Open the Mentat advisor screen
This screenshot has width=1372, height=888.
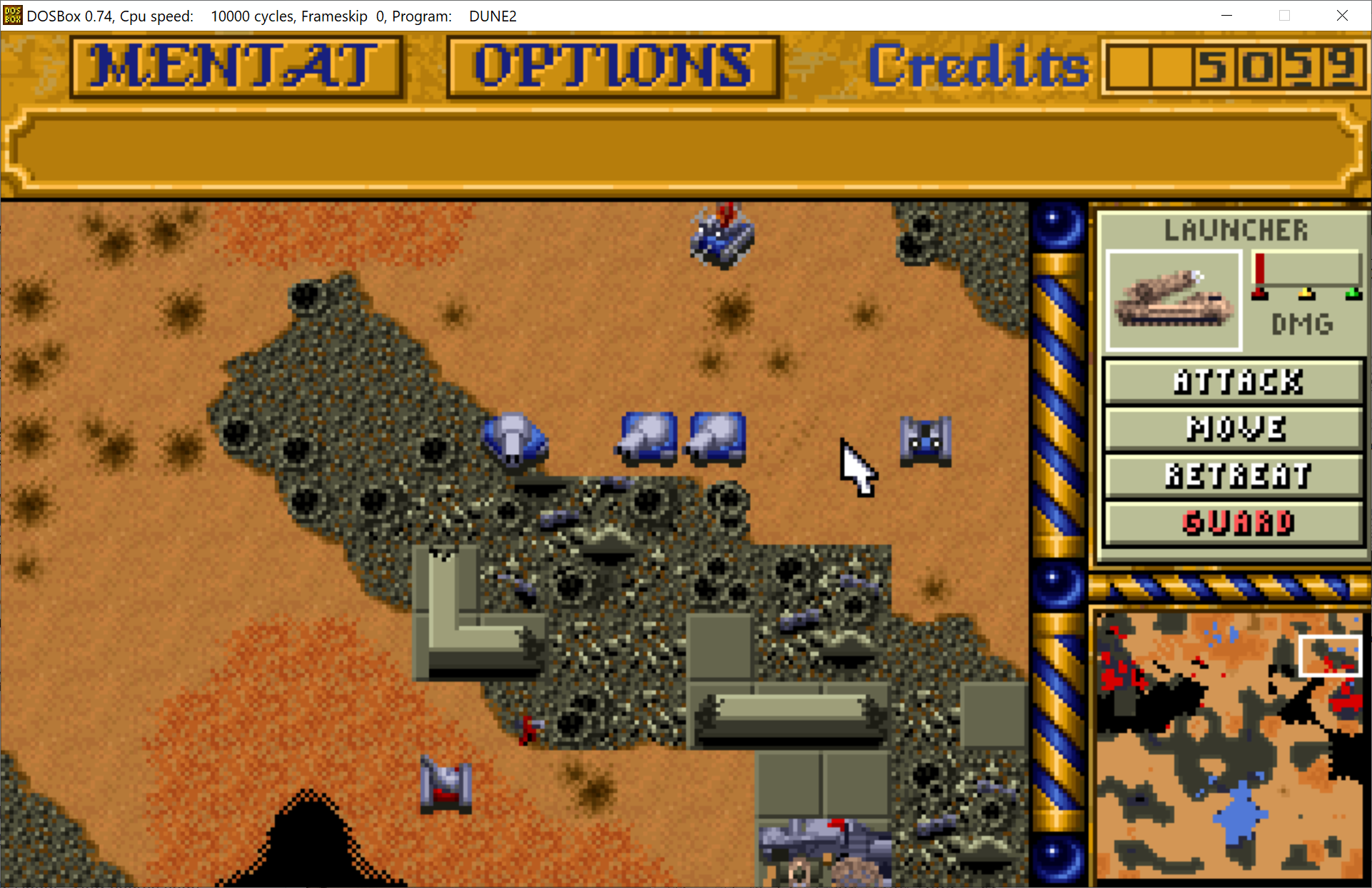[236, 66]
